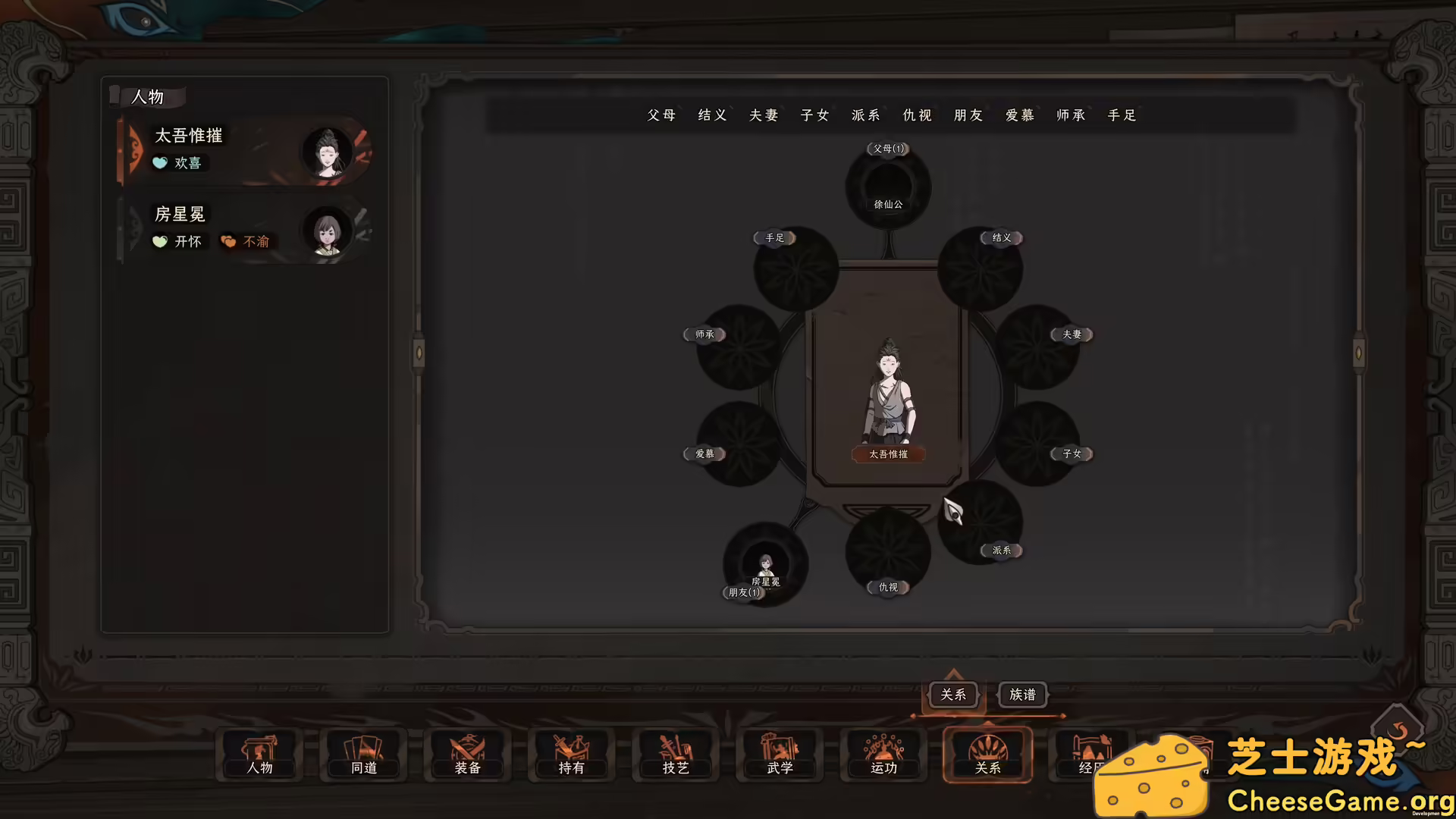Select the 夫妻 spouse filter tab
The width and height of the screenshot is (1456, 819).
tap(763, 115)
